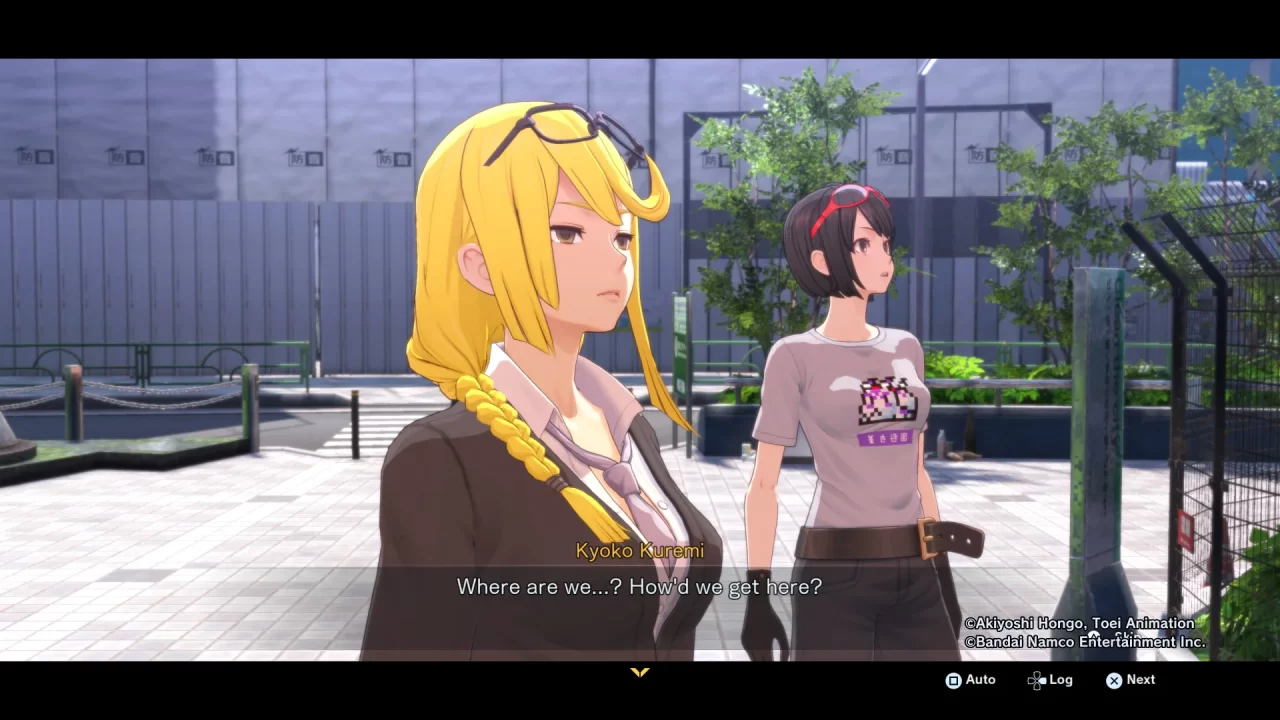
Task: Click the X button Next icon
Action: 1115,680
